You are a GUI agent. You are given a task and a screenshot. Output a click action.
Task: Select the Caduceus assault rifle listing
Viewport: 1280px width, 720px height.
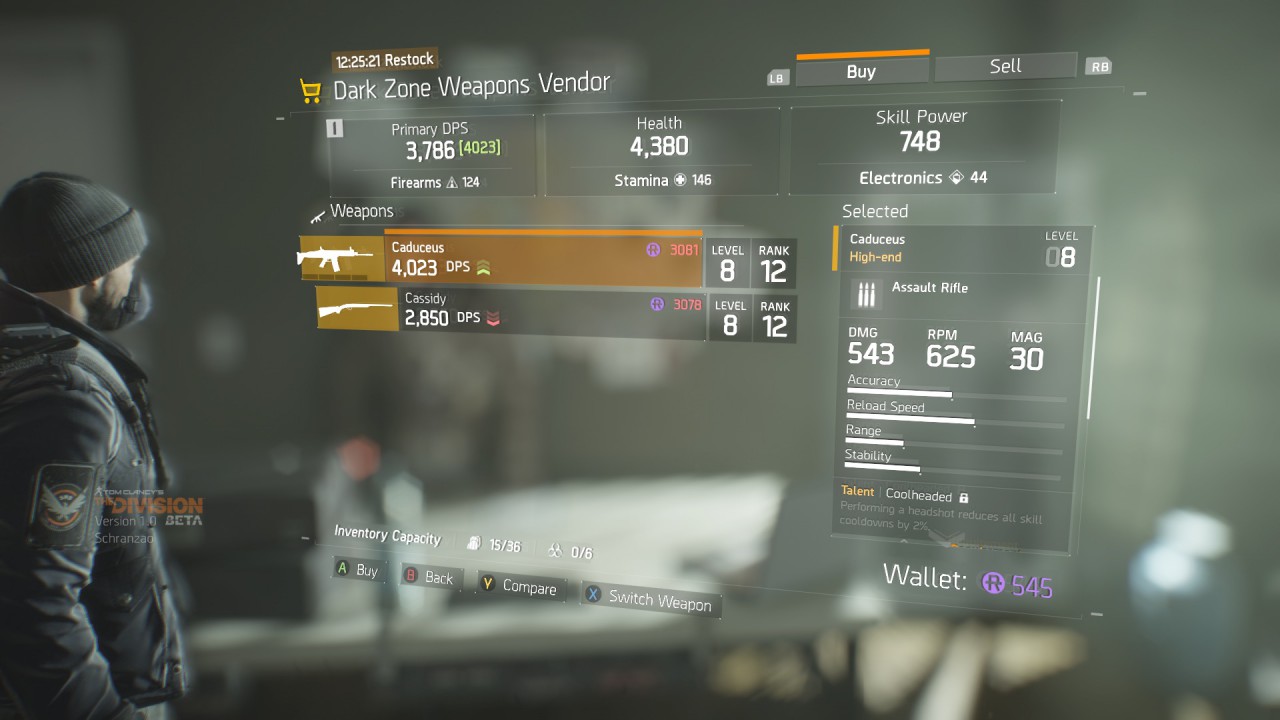(x=543, y=260)
